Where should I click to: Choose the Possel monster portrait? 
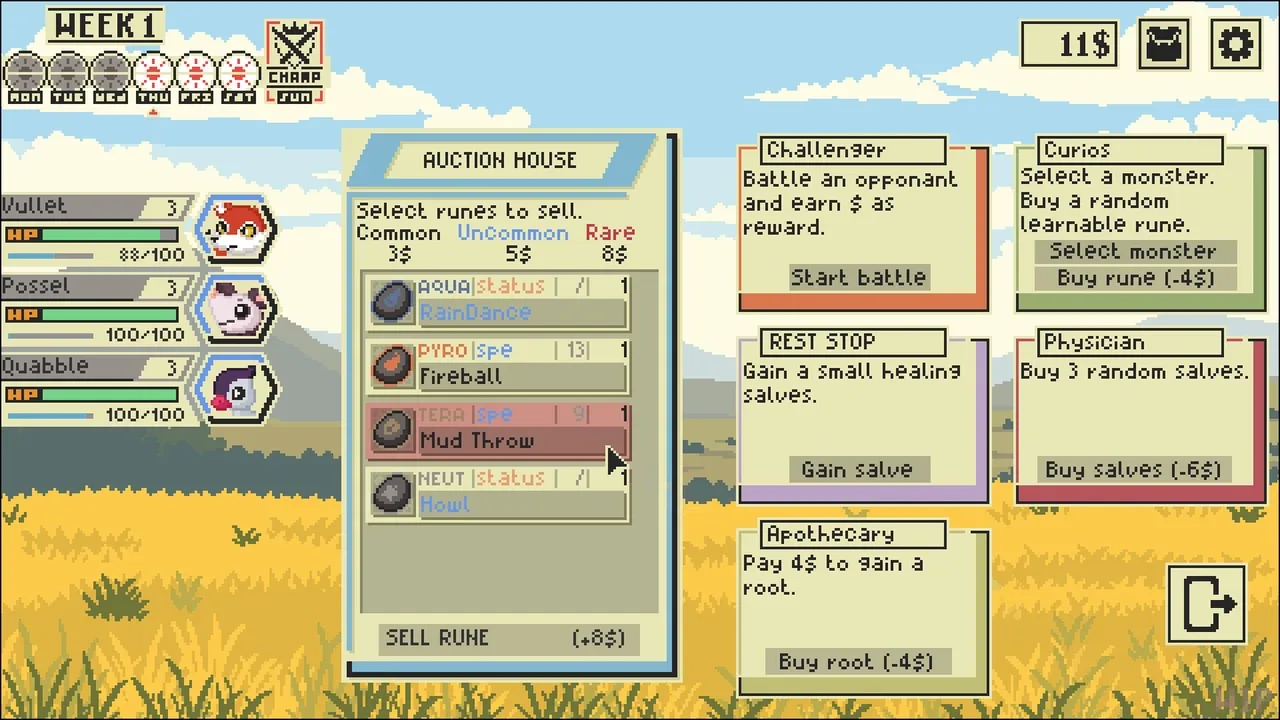(237, 309)
